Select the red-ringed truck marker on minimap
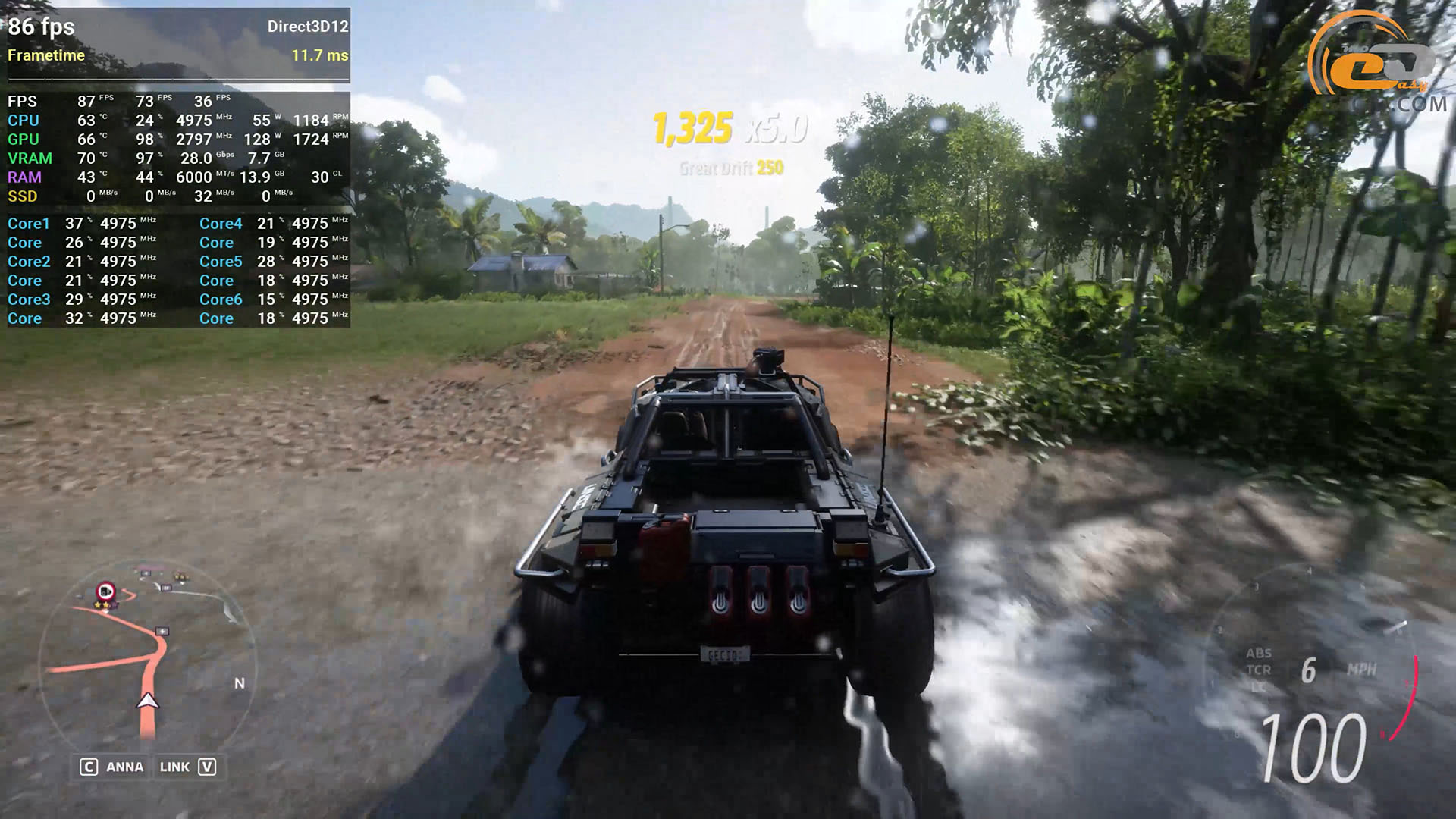The width and height of the screenshot is (1456, 819). [x=105, y=590]
